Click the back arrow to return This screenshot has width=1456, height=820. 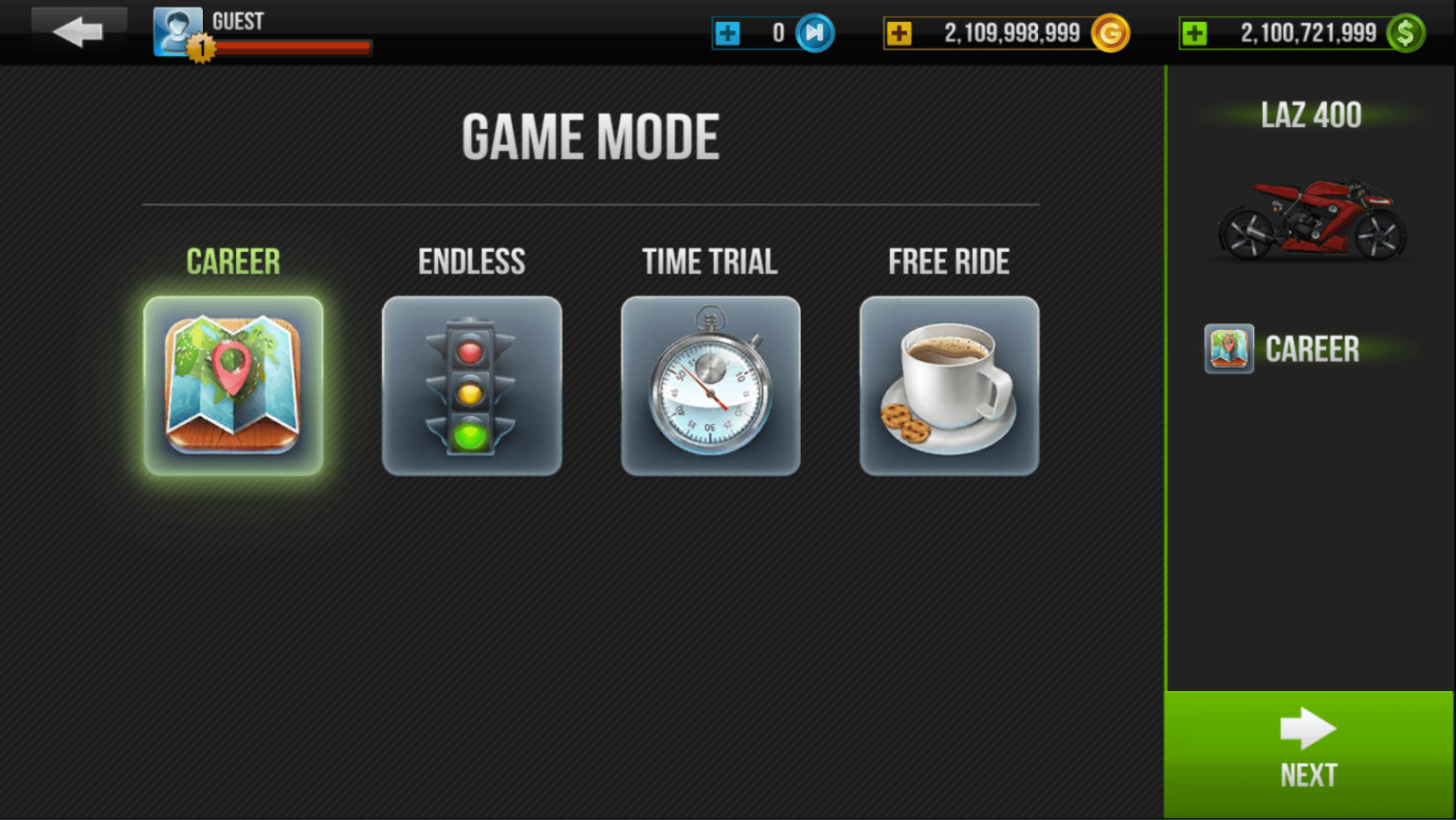tap(78, 29)
